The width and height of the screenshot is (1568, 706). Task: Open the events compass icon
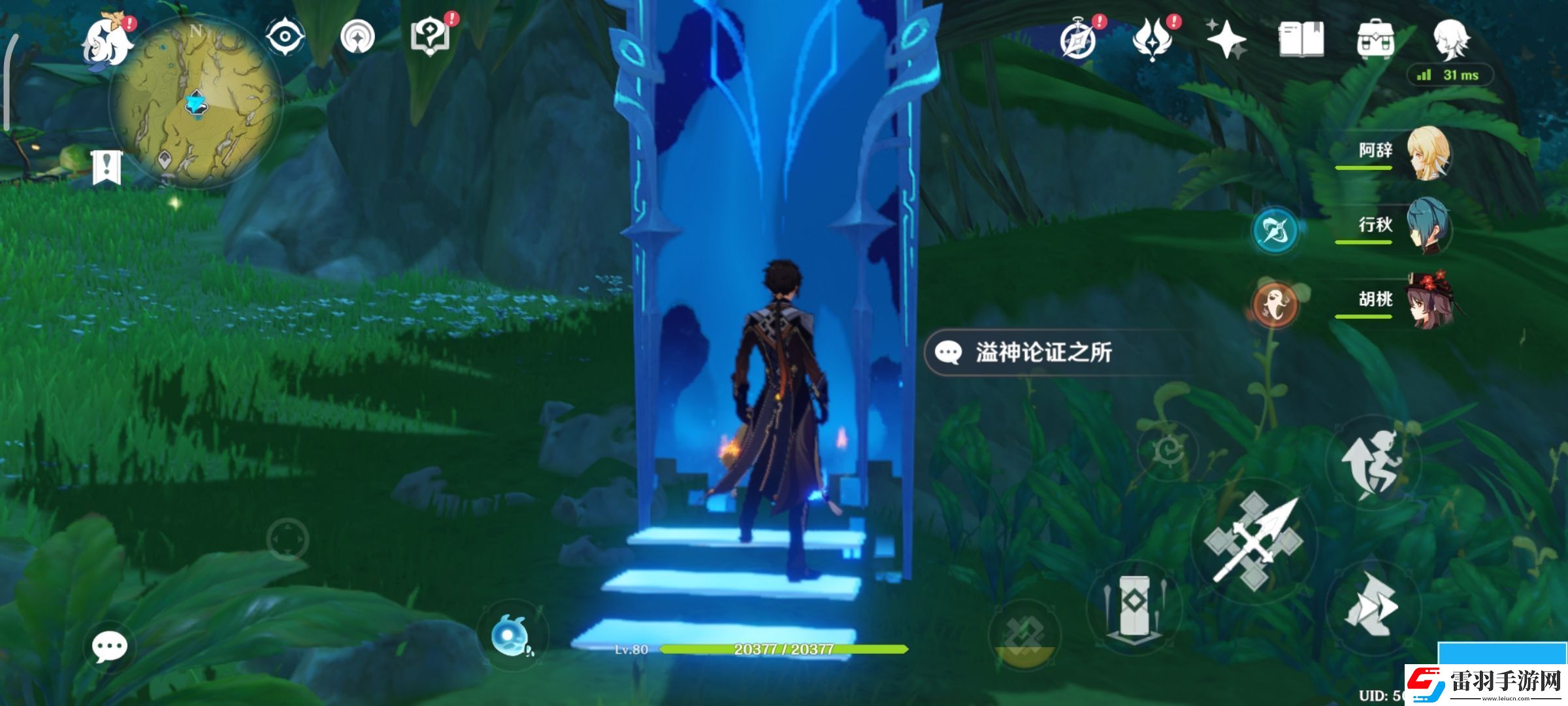[1077, 41]
